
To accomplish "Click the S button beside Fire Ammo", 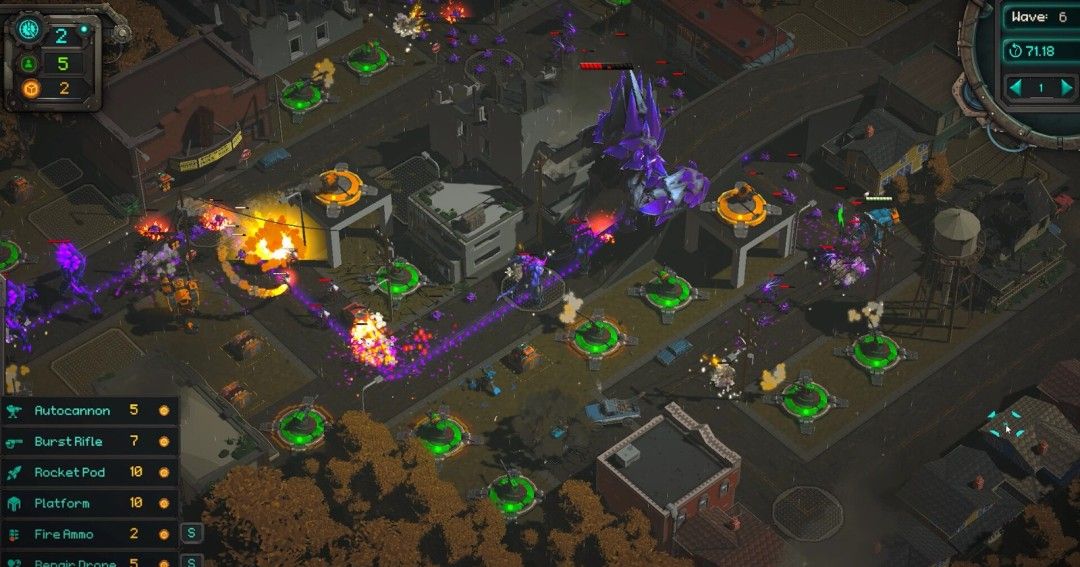I will click(x=191, y=533).
